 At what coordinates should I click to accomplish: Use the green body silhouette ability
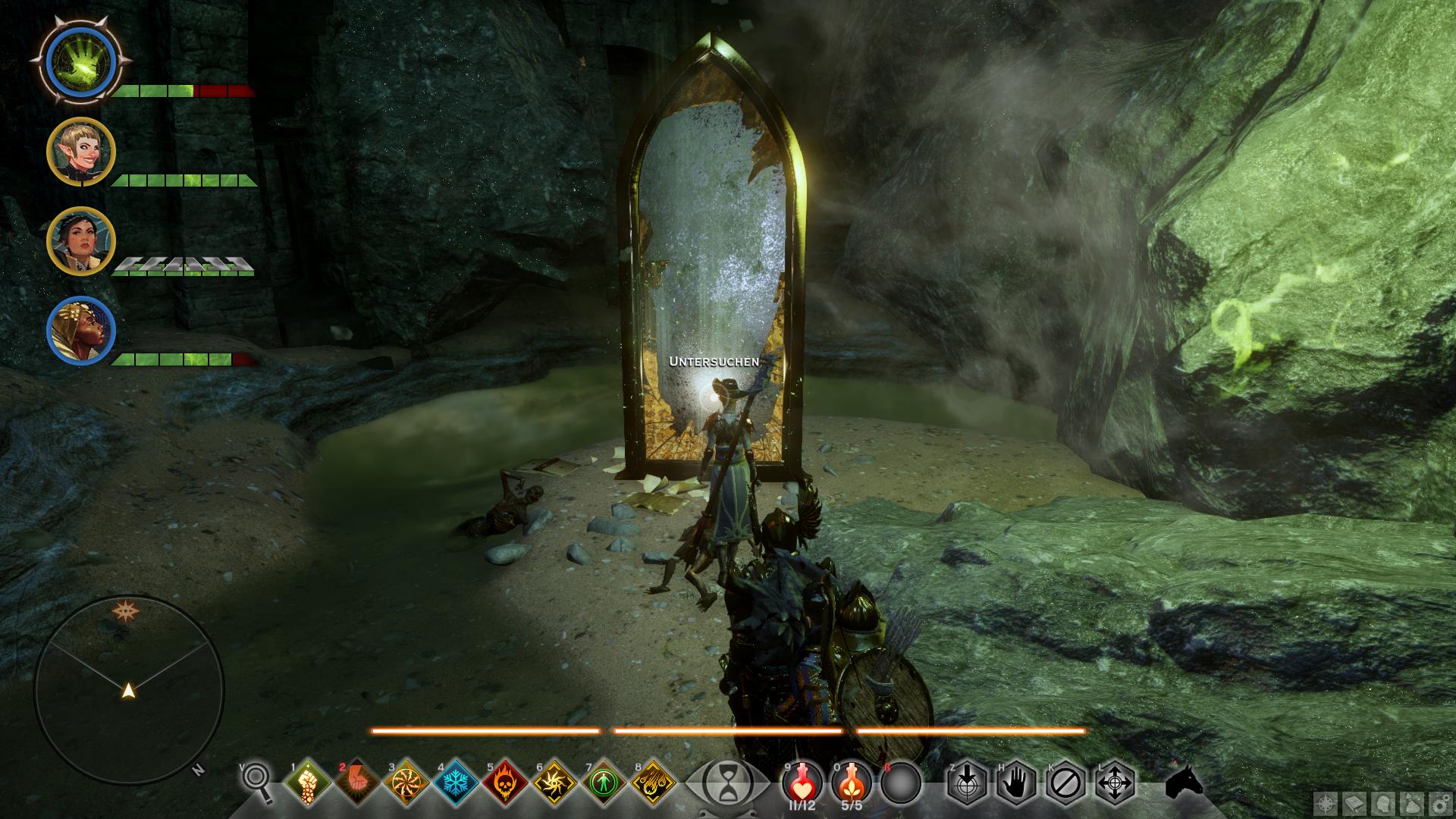604,783
